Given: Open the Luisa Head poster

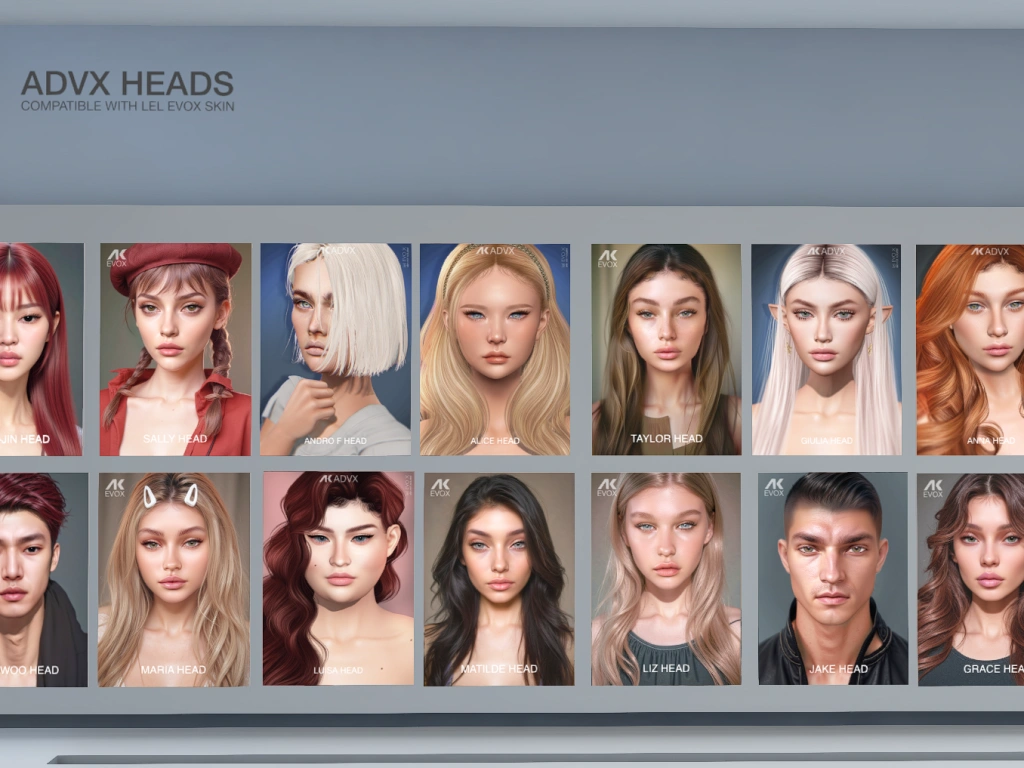Looking at the screenshot, I should tap(338, 579).
